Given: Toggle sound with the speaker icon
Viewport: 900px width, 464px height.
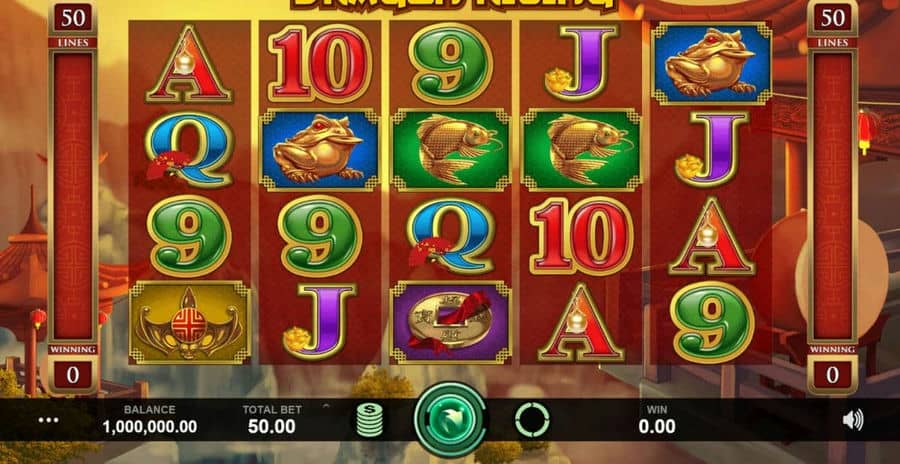Looking at the screenshot, I should 852,420.
